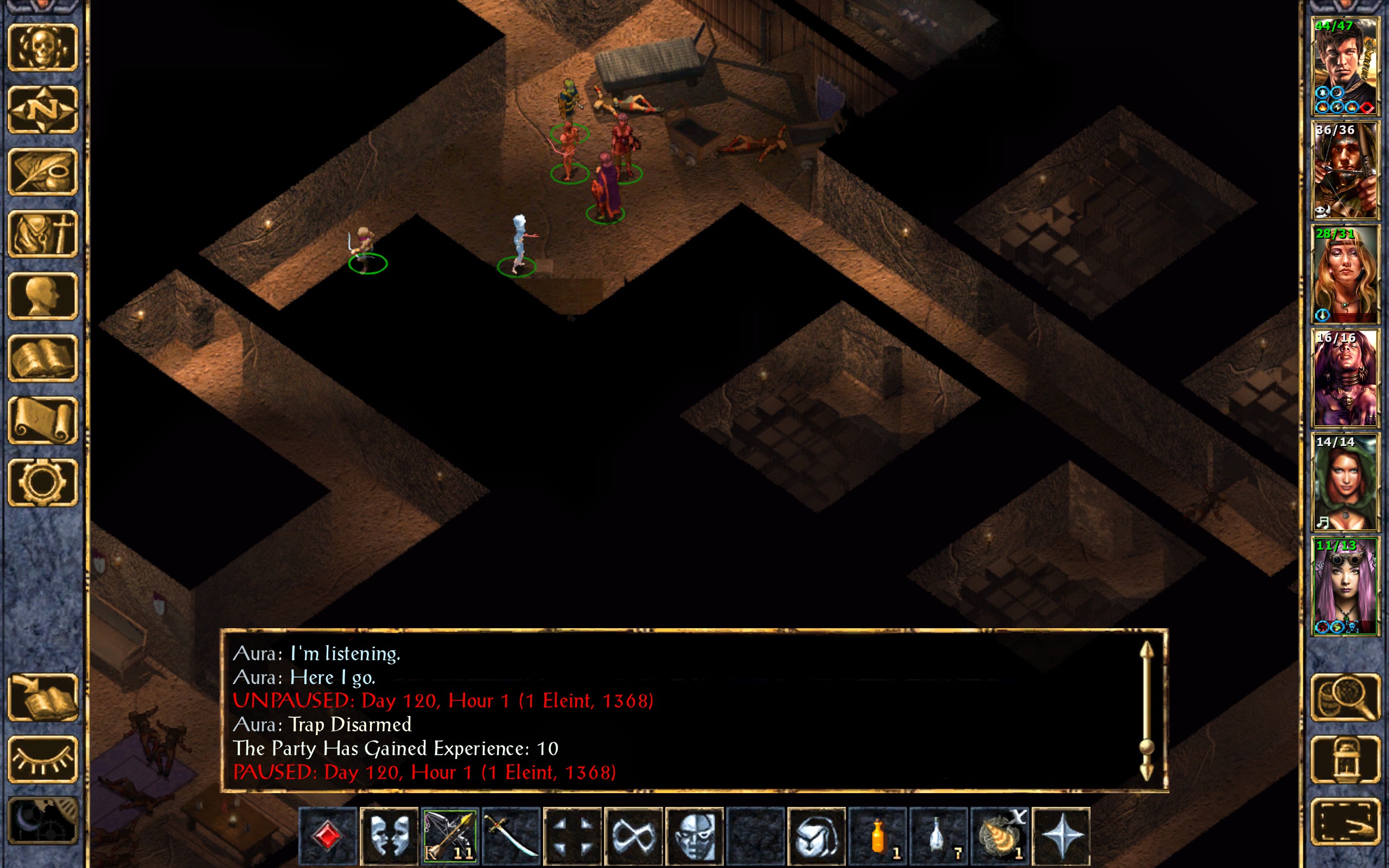The height and width of the screenshot is (868, 1389).
Task: Toggle the closed-eye hide interface button
Action: pyautogui.click(x=43, y=759)
